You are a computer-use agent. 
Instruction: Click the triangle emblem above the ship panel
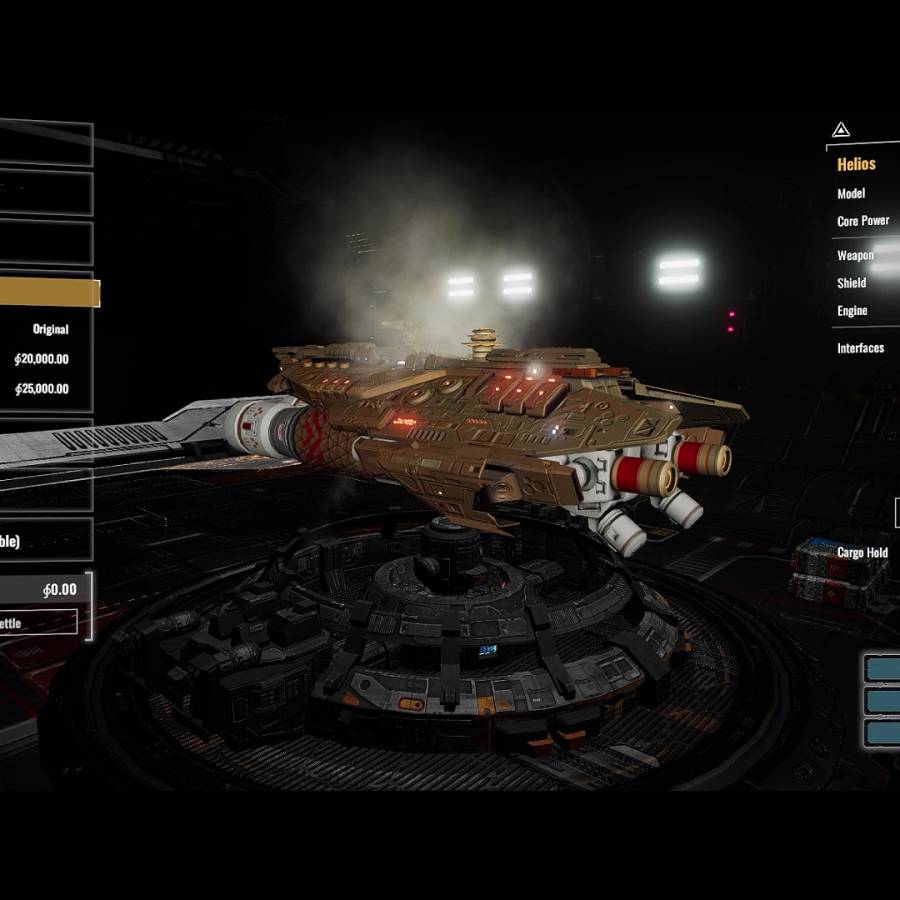[x=840, y=130]
